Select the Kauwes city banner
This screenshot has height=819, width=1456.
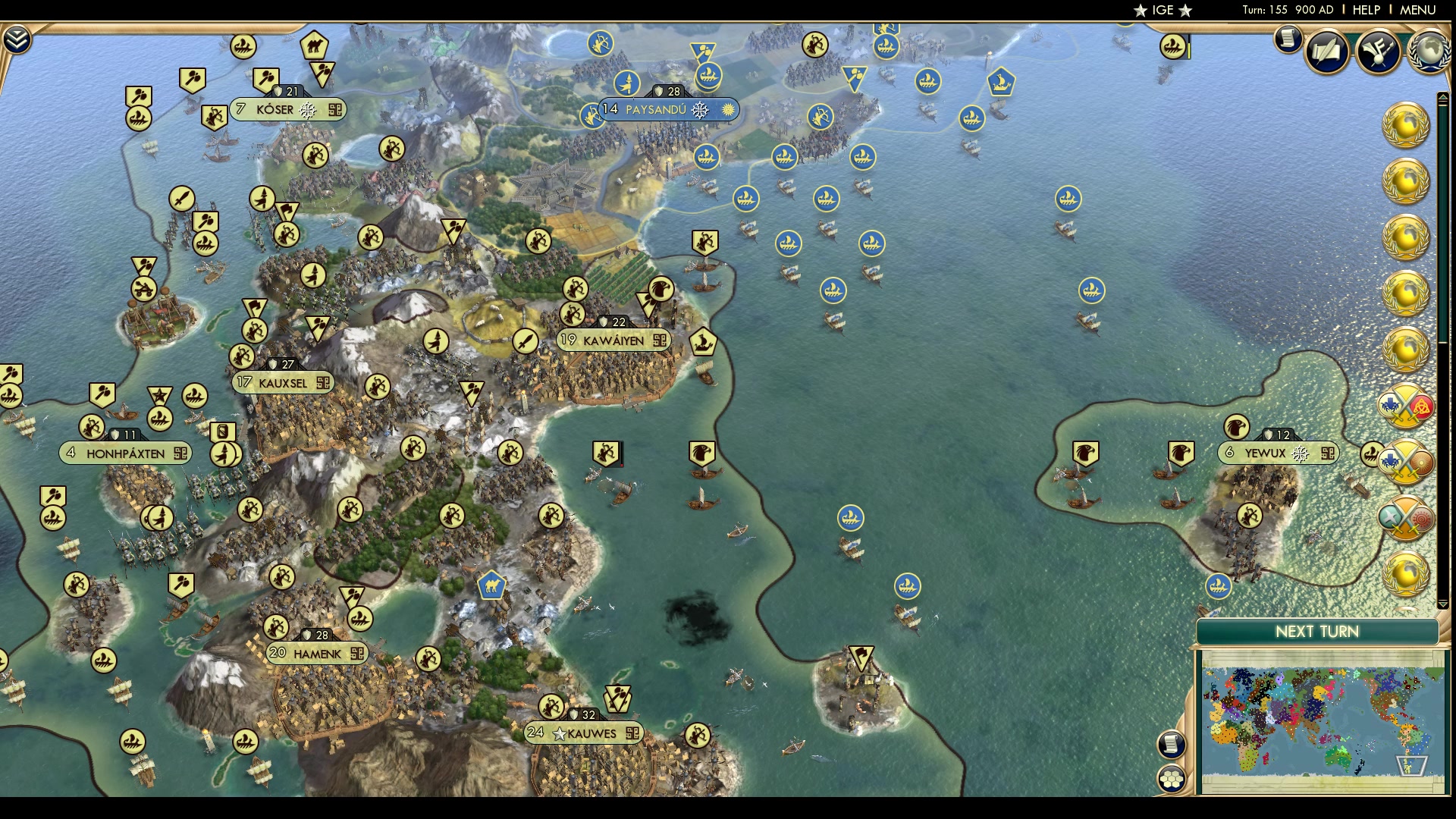tap(582, 733)
